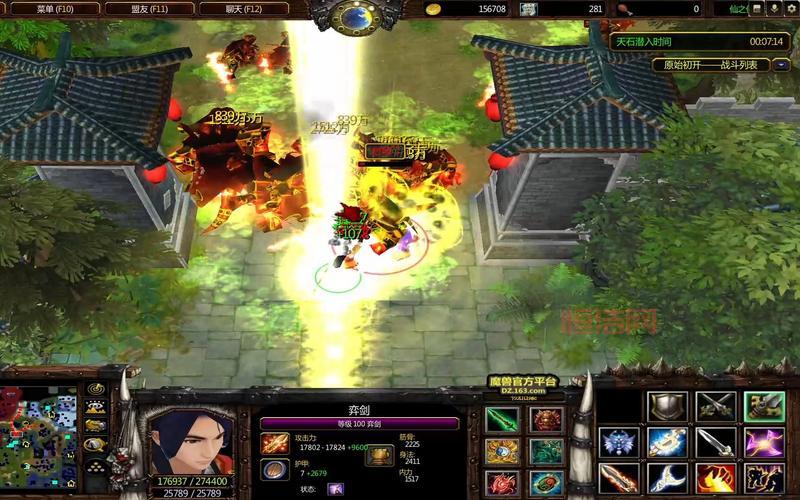Activate the shield hold-position command
The width and height of the screenshot is (800, 500).
pos(665,406)
